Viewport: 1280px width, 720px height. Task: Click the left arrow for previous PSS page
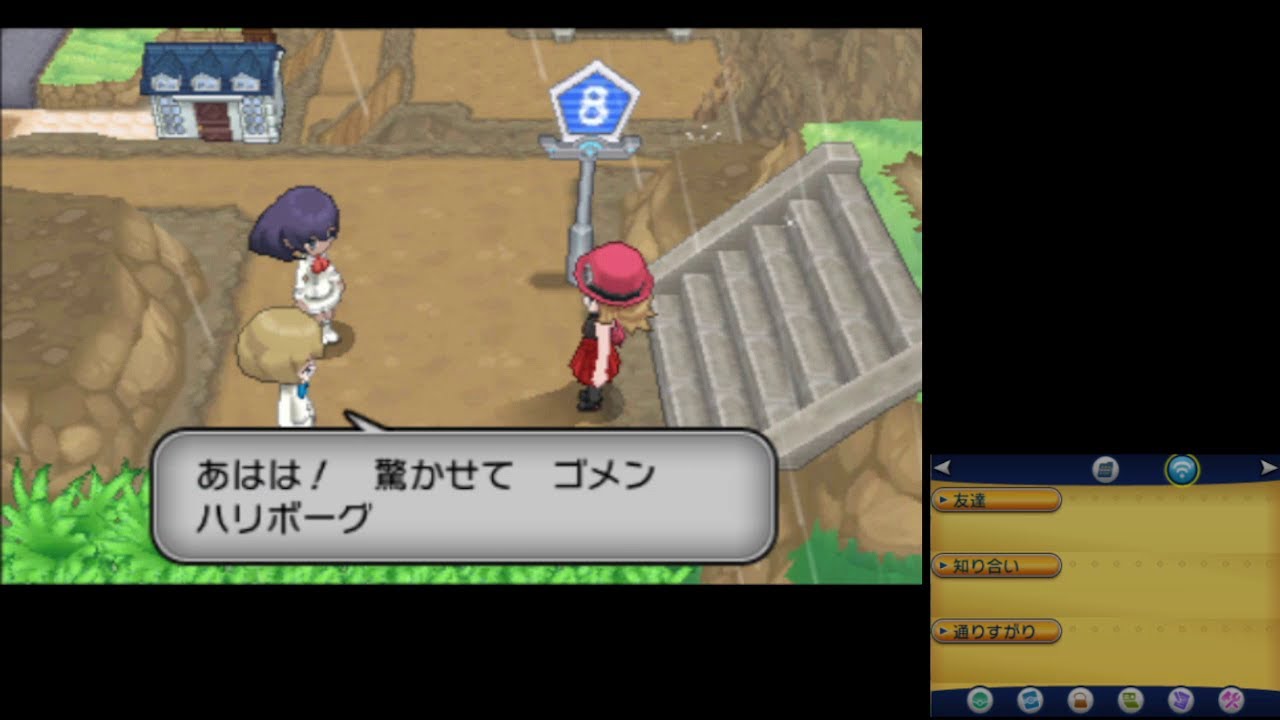[941, 468]
